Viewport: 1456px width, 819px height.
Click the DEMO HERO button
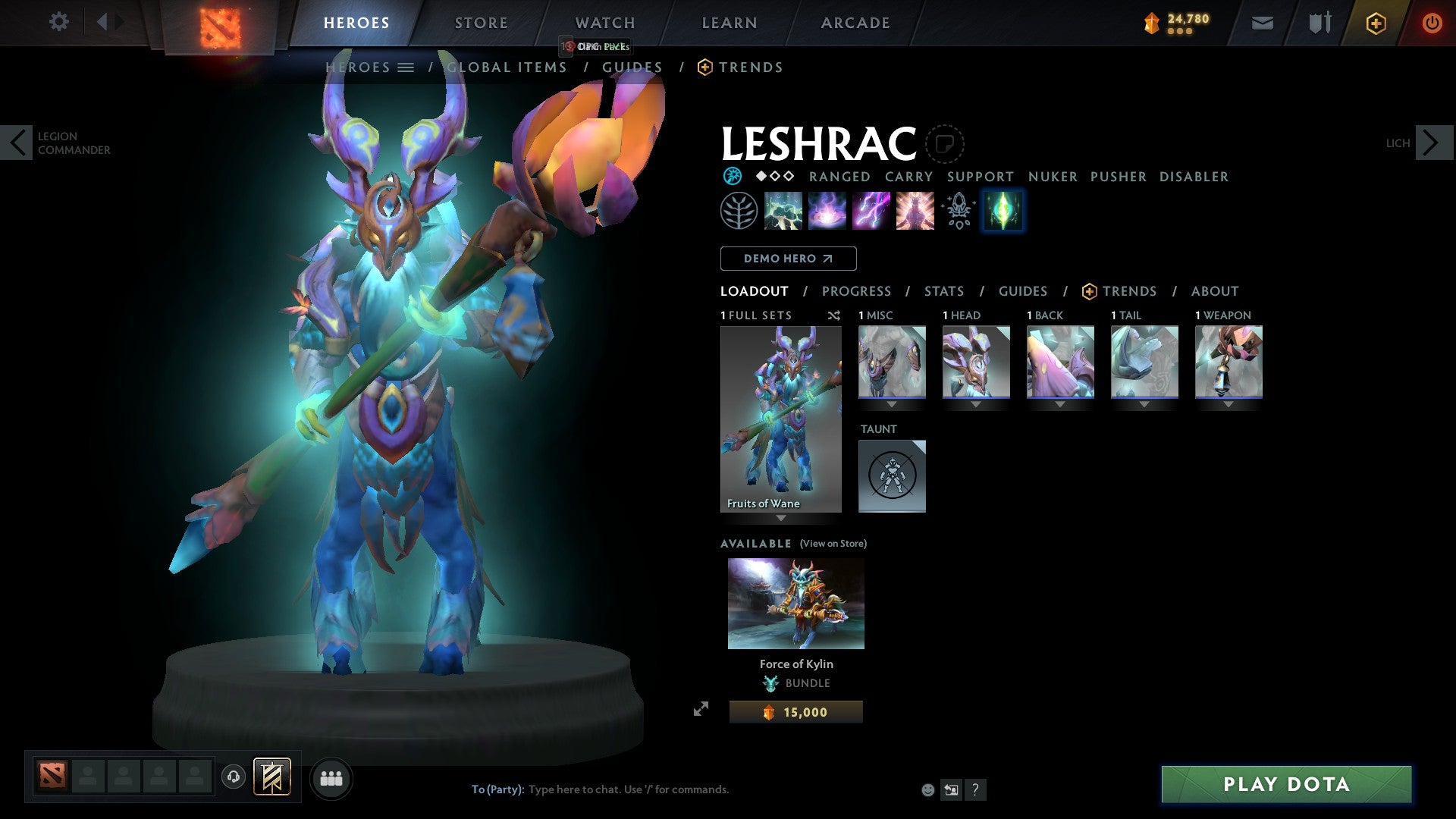tap(788, 258)
